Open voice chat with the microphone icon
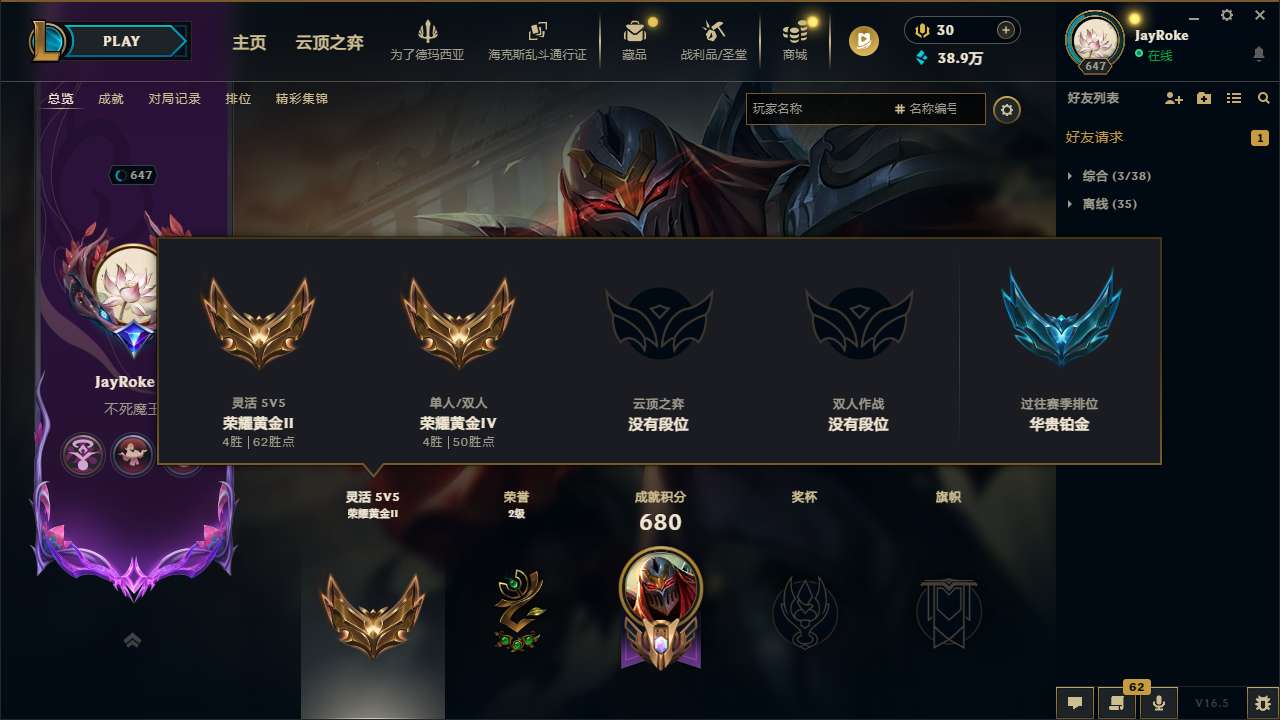Screen dimensions: 1280x720 point(1159,702)
